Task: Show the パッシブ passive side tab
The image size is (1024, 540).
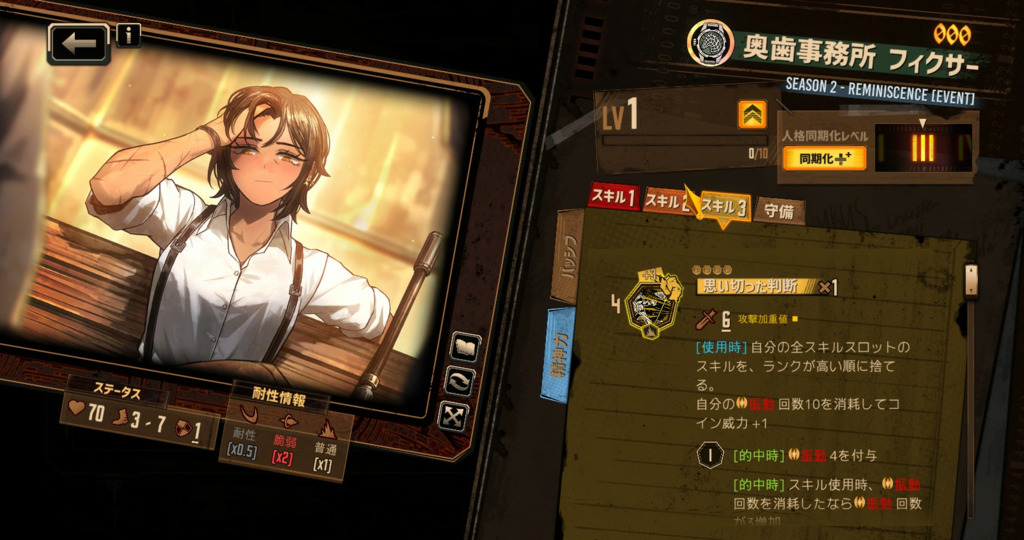Action: click(x=566, y=256)
